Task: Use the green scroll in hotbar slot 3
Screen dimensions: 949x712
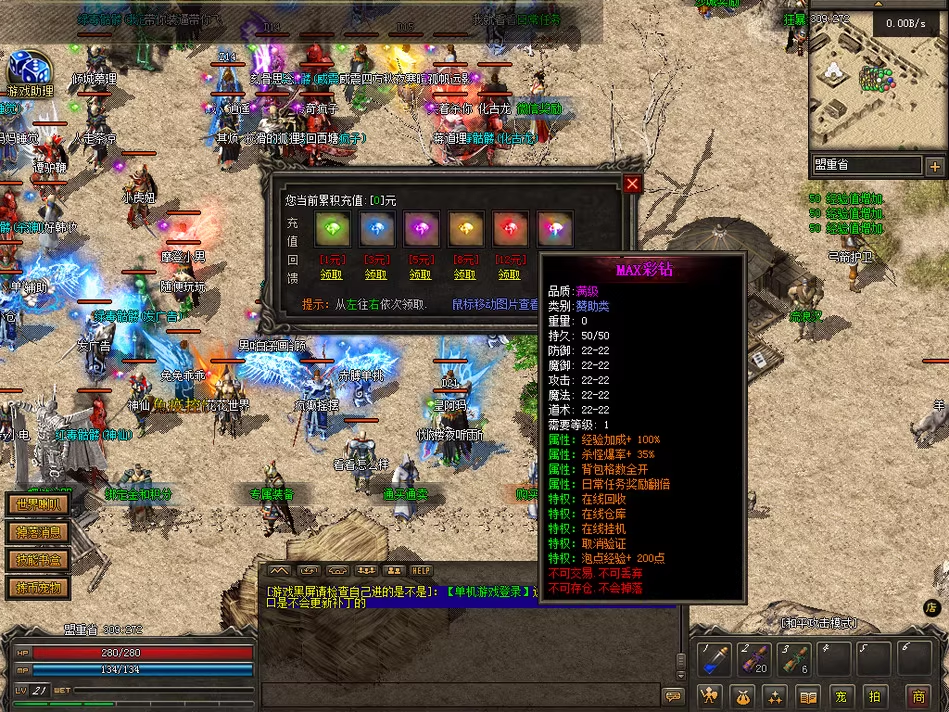Action: point(793,658)
